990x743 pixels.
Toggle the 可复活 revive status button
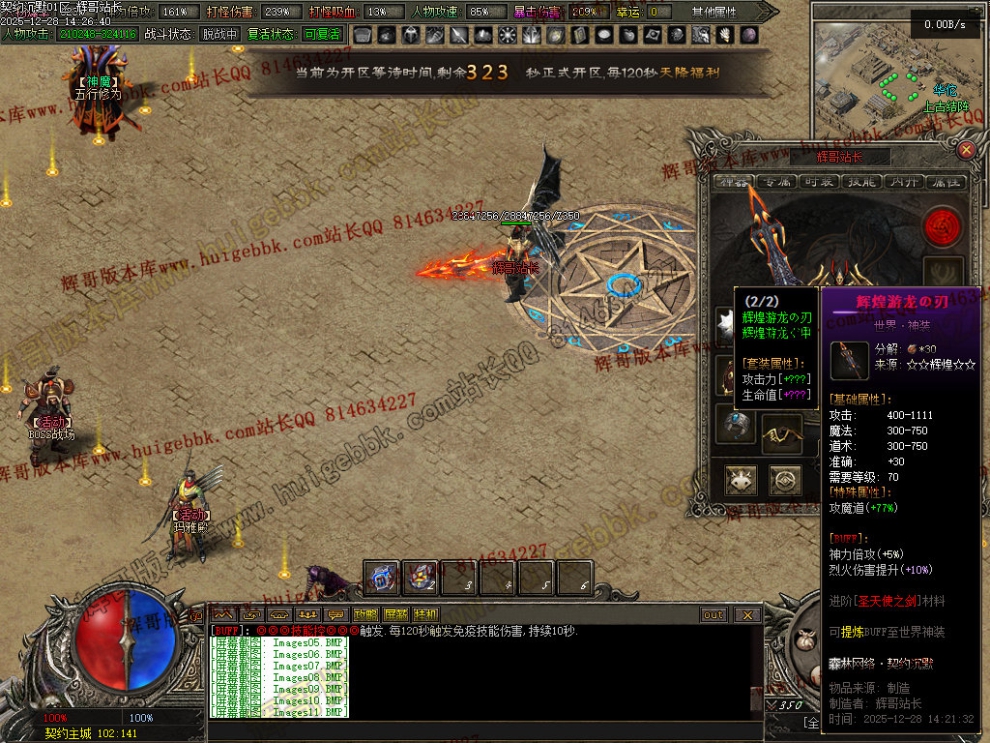(x=322, y=34)
